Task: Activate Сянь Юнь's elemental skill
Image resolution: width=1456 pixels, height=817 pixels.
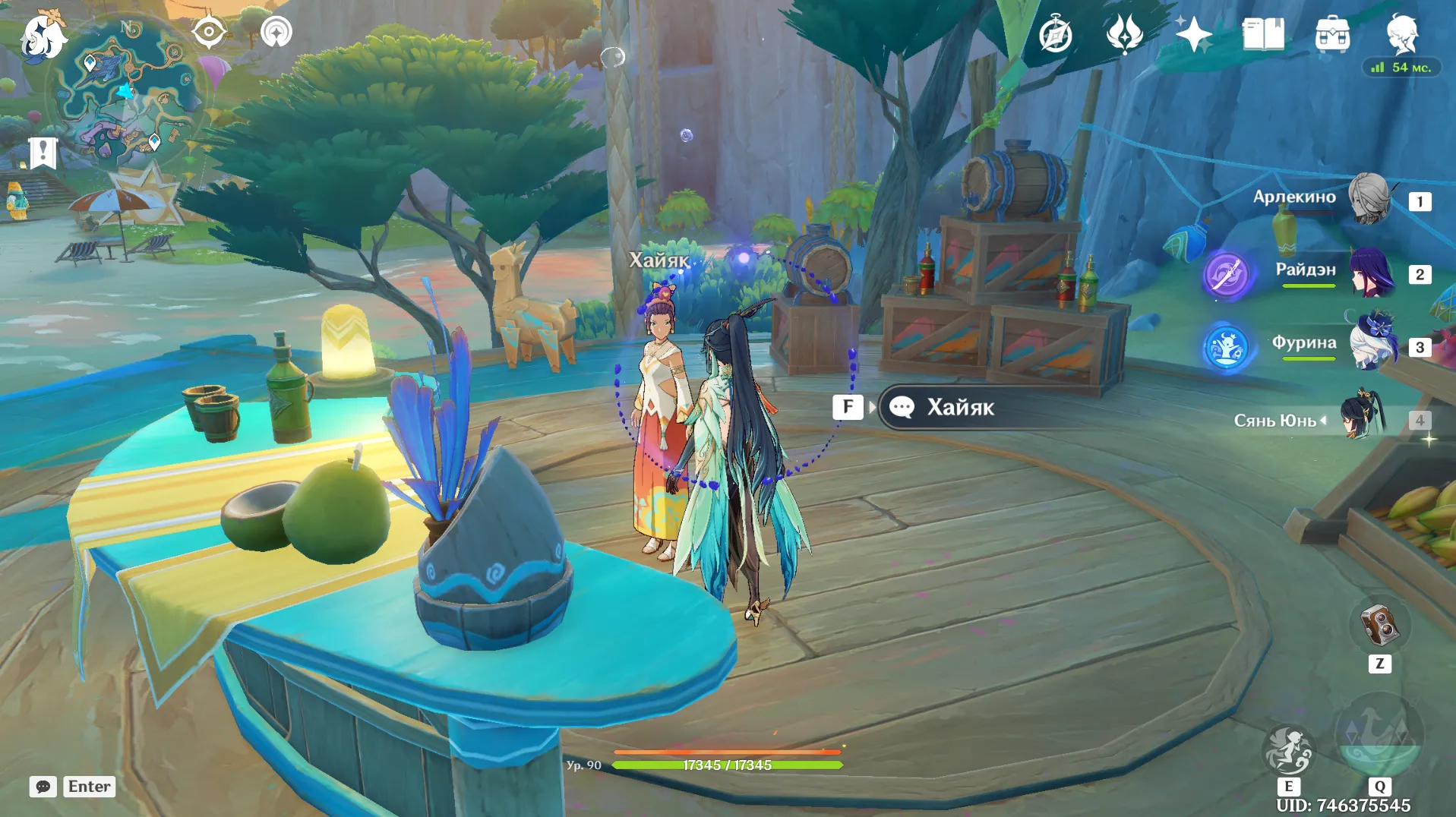Action: click(x=1288, y=750)
